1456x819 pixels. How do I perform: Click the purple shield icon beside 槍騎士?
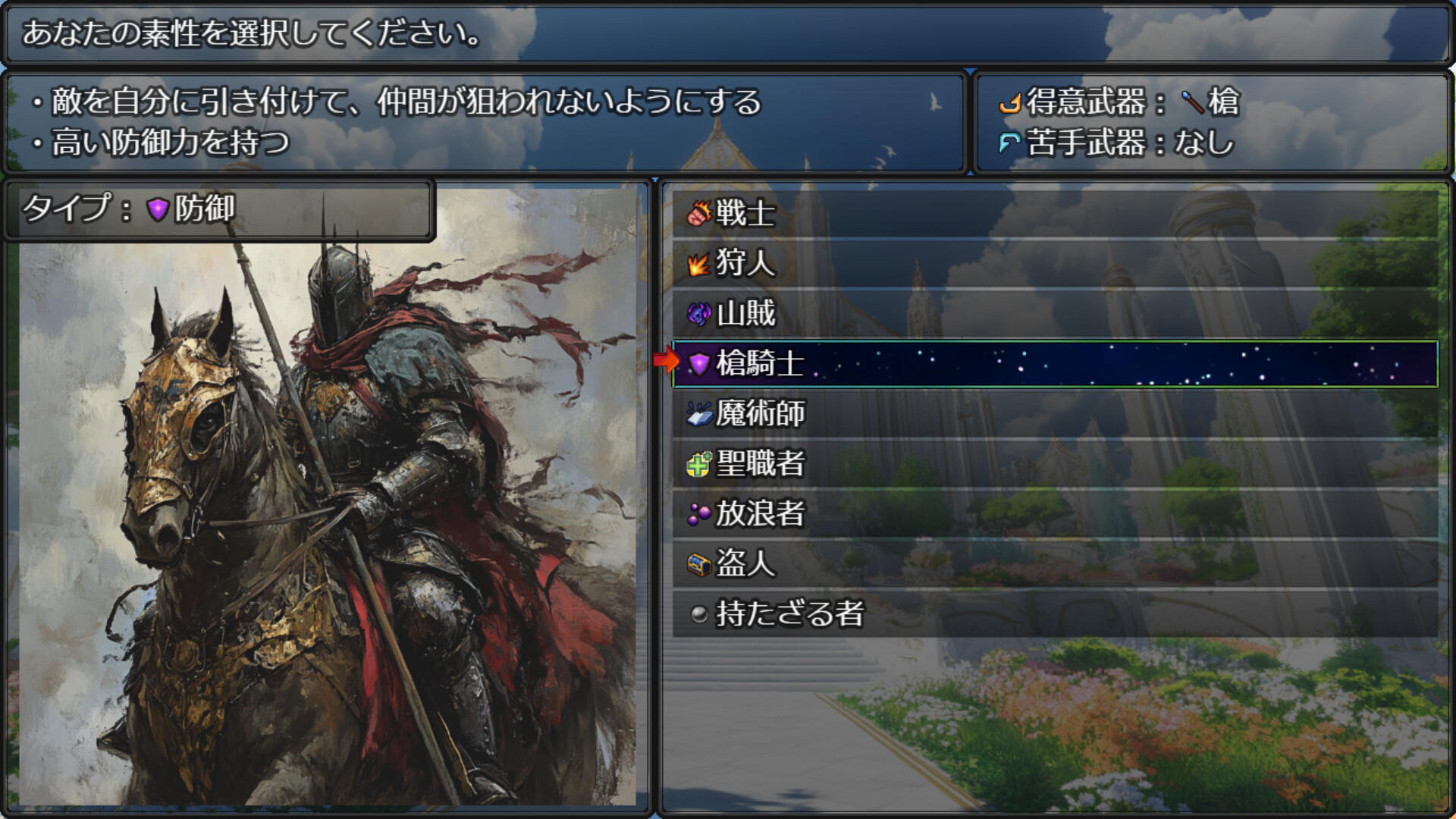(698, 364)
